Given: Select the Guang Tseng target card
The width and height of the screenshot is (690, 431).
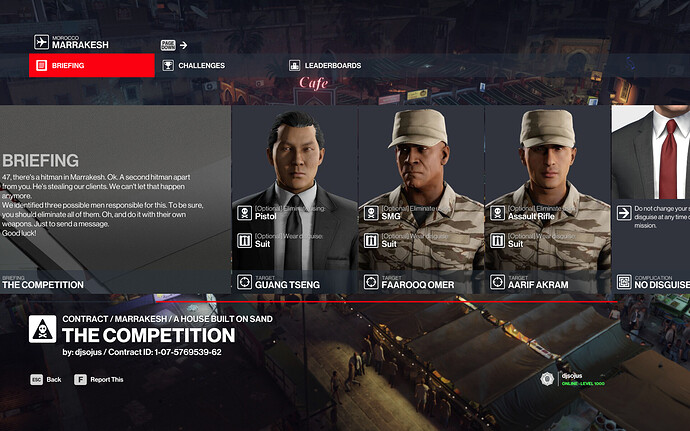Looking at the screenshot, I should (294, 200).
